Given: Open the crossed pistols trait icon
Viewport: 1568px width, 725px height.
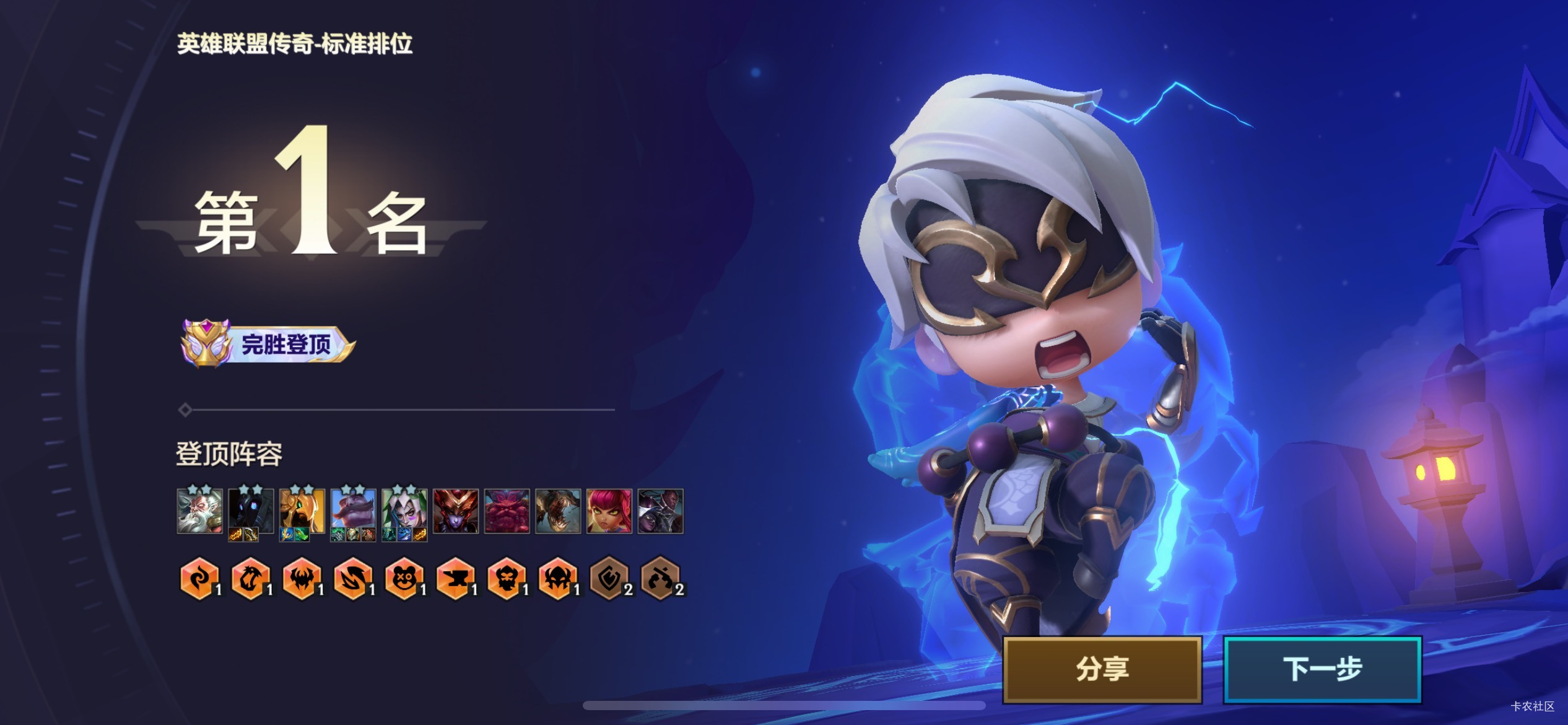Looking at the screenshot, I should [660, 579].
